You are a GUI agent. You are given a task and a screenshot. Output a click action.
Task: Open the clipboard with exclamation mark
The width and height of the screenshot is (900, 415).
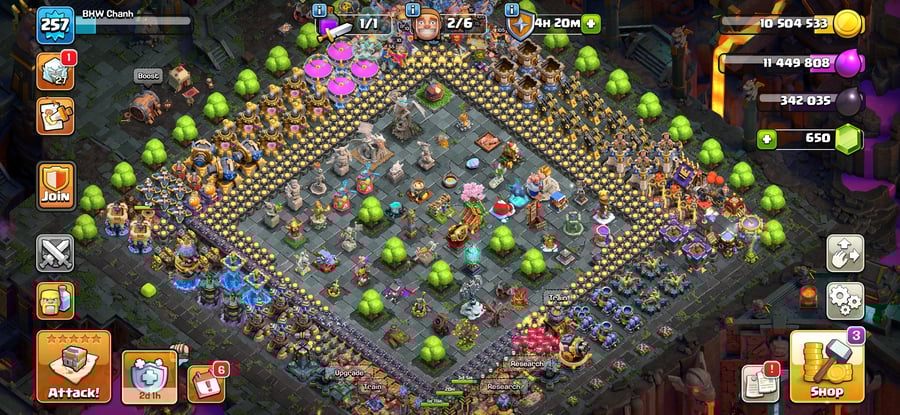click(760, 383)
